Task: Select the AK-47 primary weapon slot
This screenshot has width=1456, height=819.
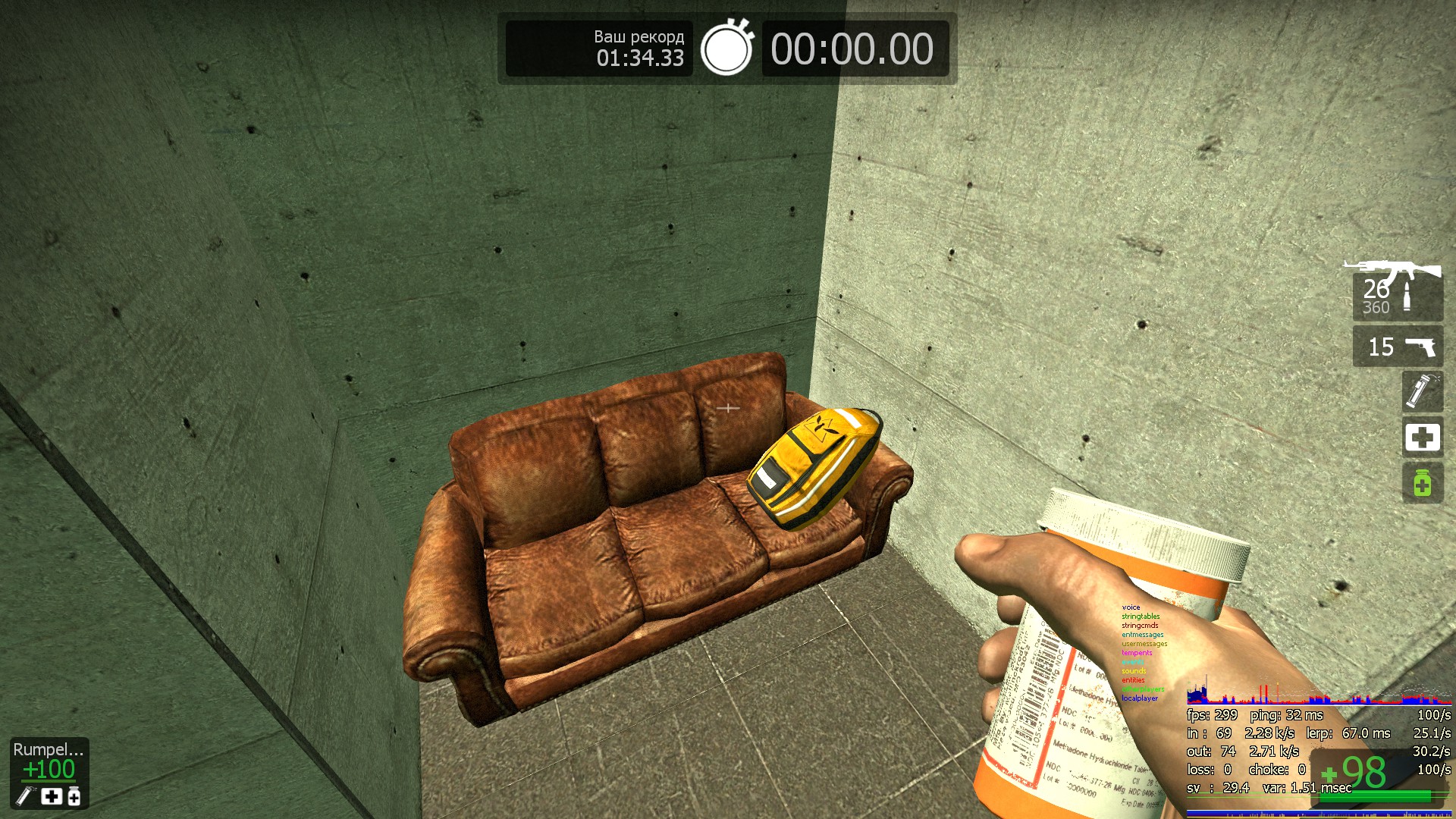Action: (1397, 290)
